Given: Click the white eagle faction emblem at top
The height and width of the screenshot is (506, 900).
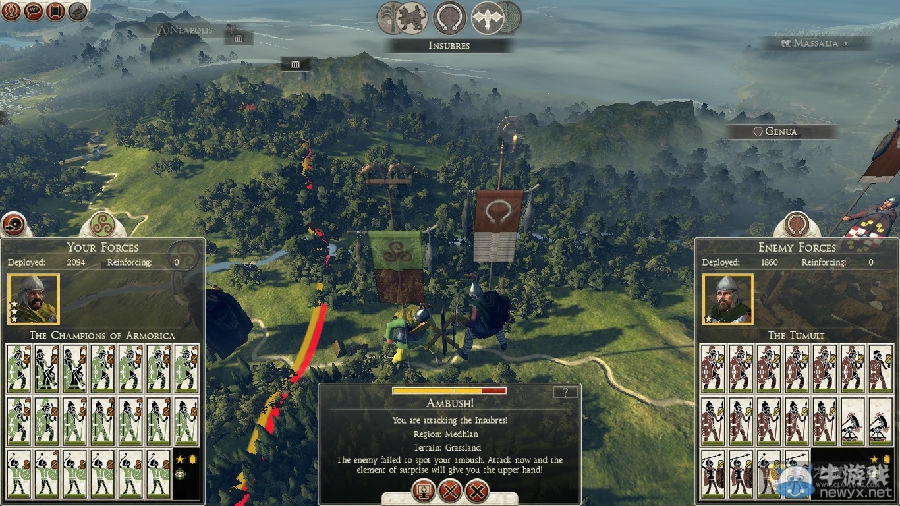Looking at the screenshot, I should click(x=489, y=17).
